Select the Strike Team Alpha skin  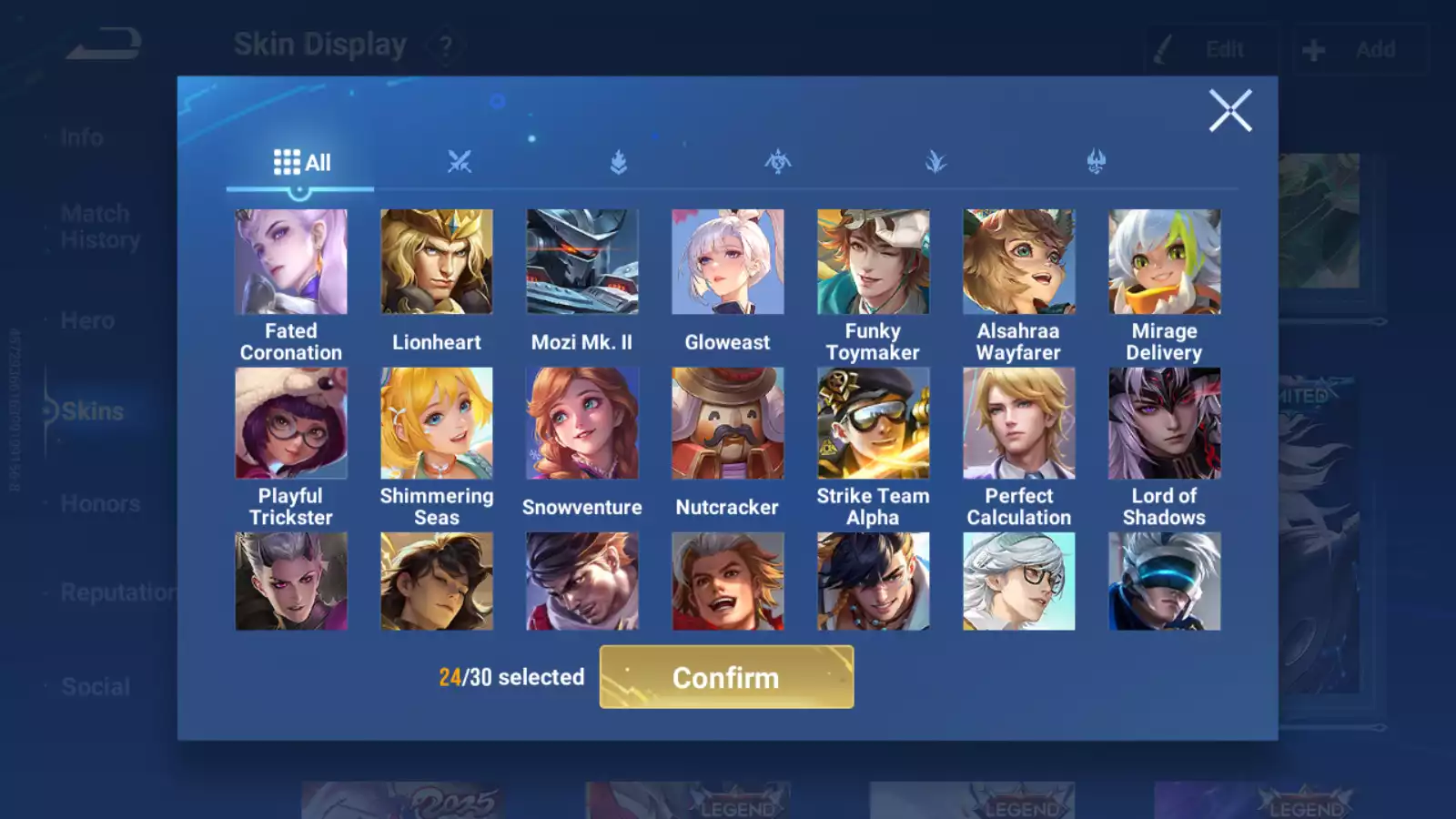(x=874, y=423)
